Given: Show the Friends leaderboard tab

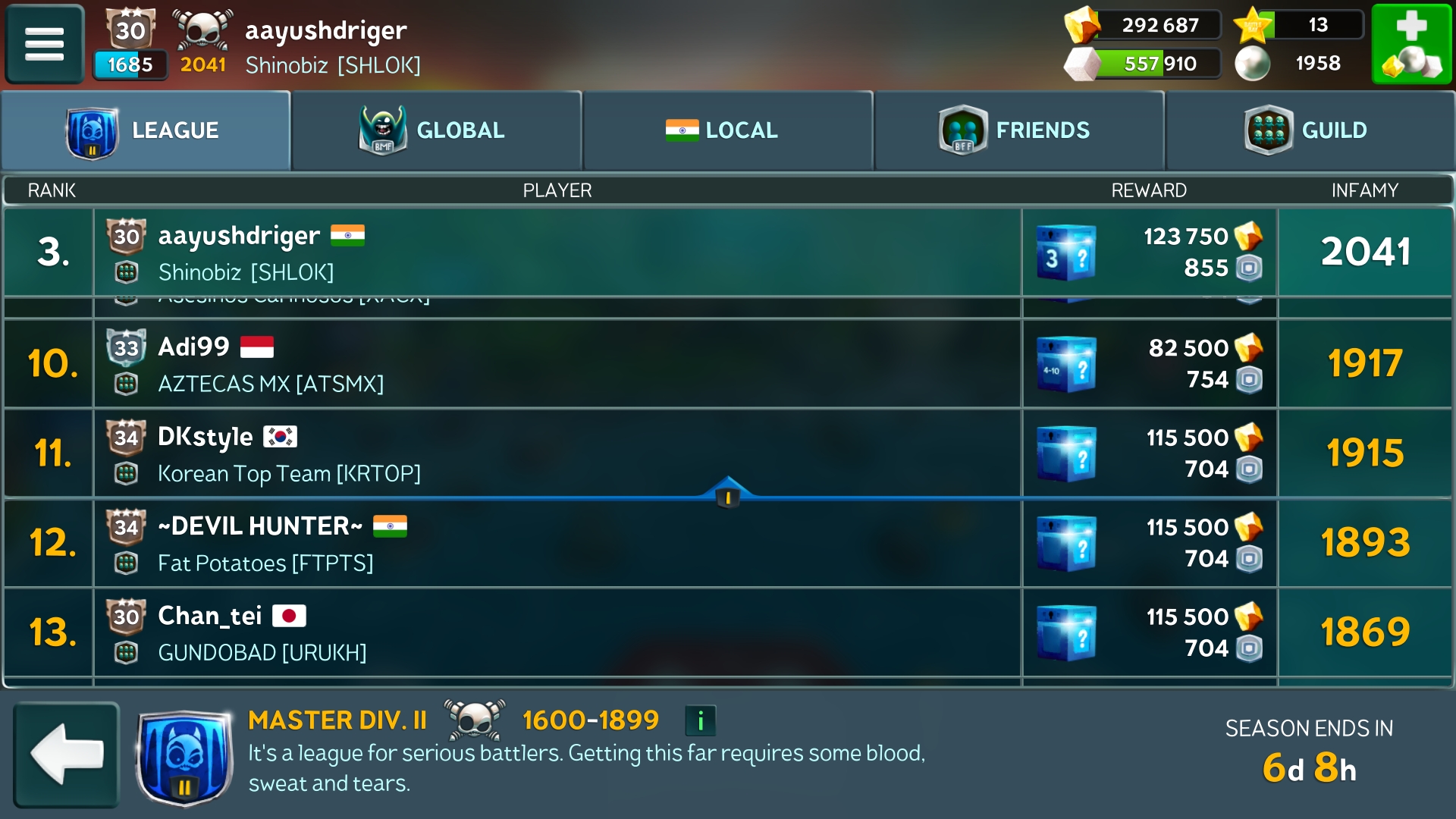Looking at the screenshot, I should click(1018, 130).
